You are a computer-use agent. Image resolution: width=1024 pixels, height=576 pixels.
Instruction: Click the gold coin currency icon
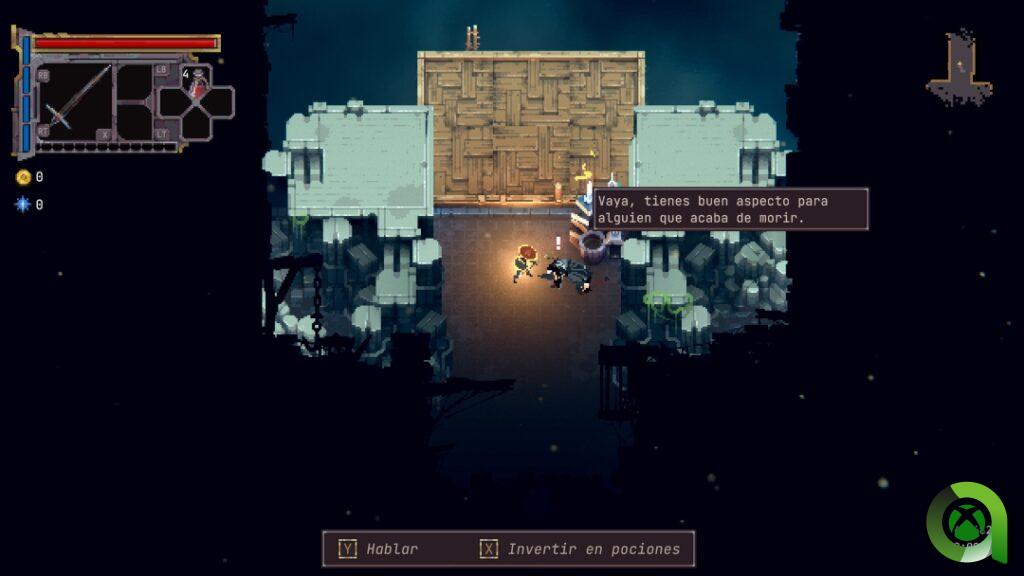pos(23,177)
